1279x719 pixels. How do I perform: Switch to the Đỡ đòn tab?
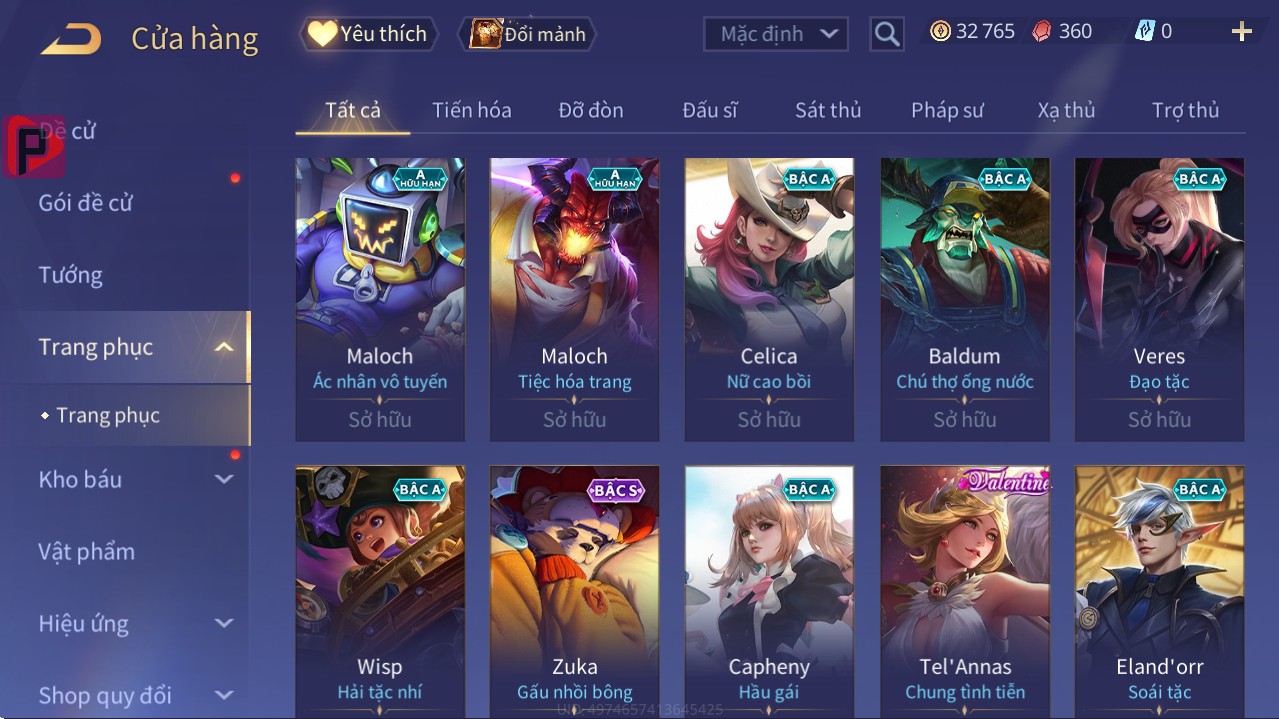click(590, 110)
